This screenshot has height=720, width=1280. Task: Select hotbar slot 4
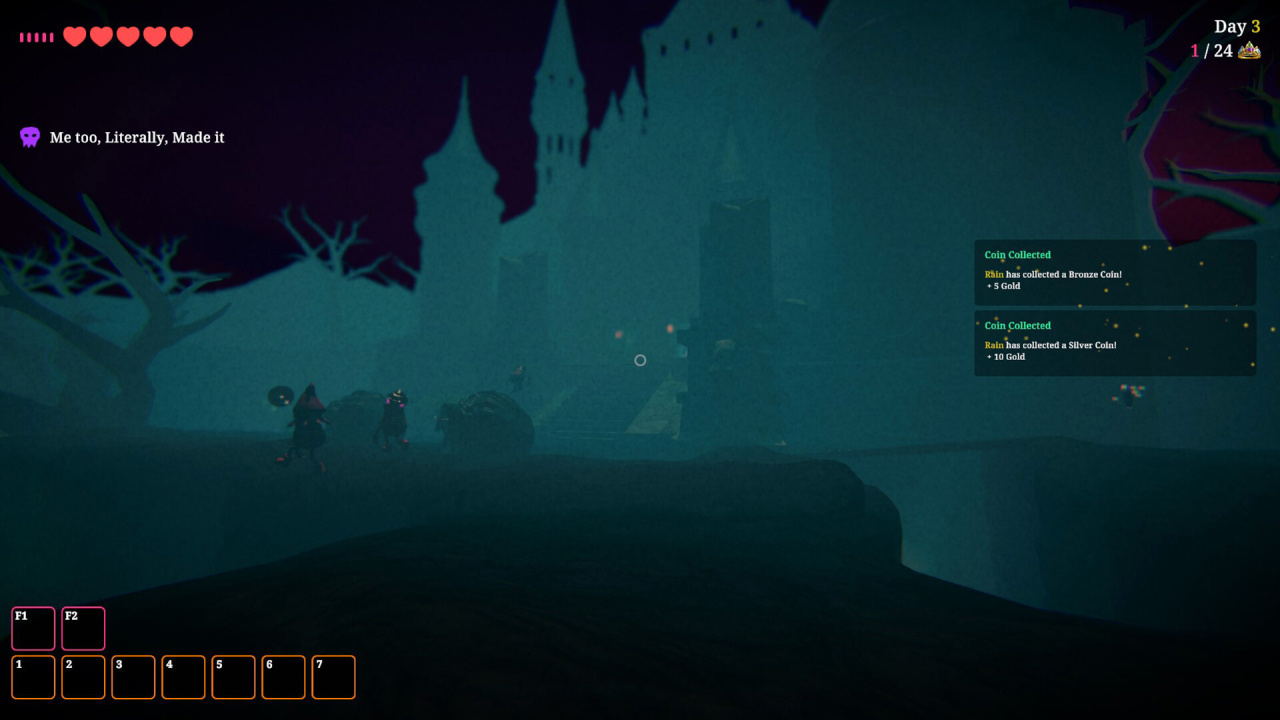tap(183, 677)
